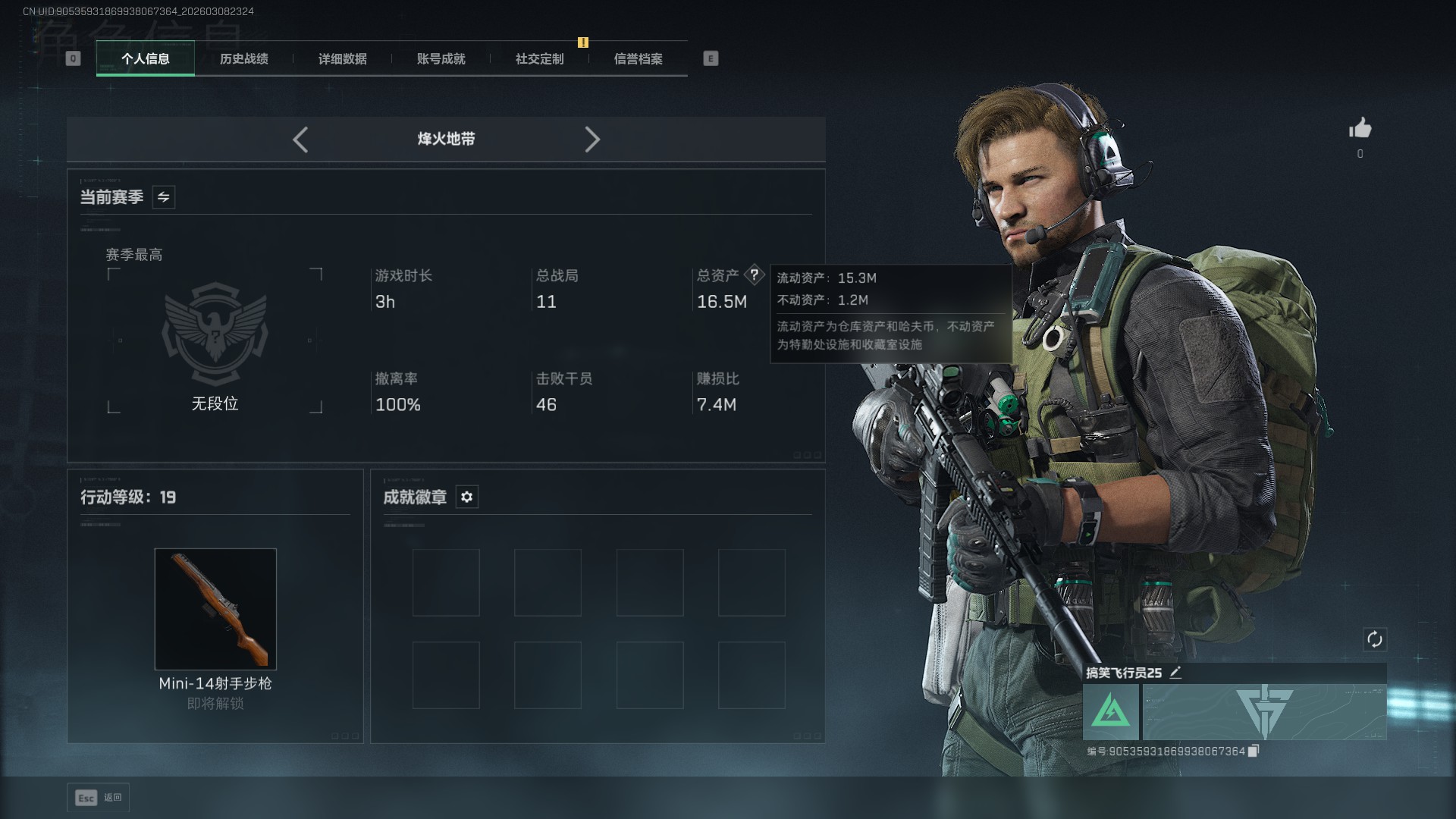Open the 成就徽章 gear settings
This screenshot has height=819, width=1456.
pos(467,497)
